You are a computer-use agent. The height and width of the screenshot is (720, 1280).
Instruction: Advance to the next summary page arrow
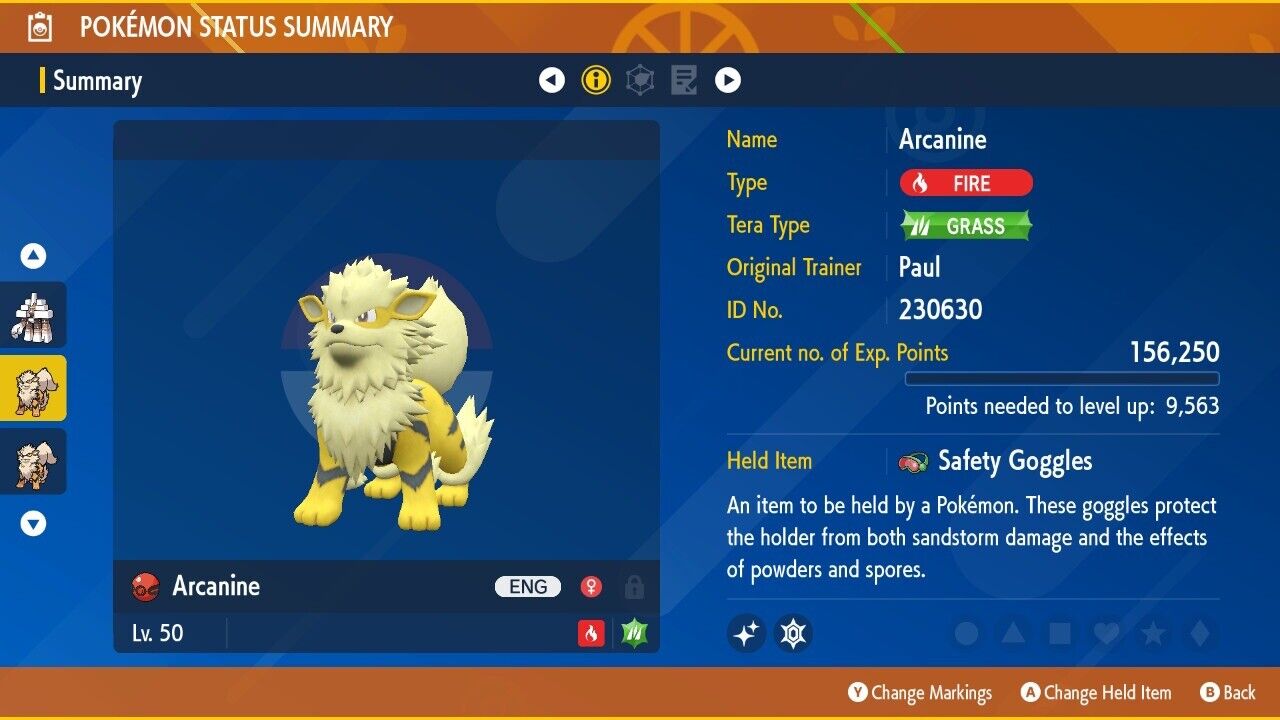(728, 80)
